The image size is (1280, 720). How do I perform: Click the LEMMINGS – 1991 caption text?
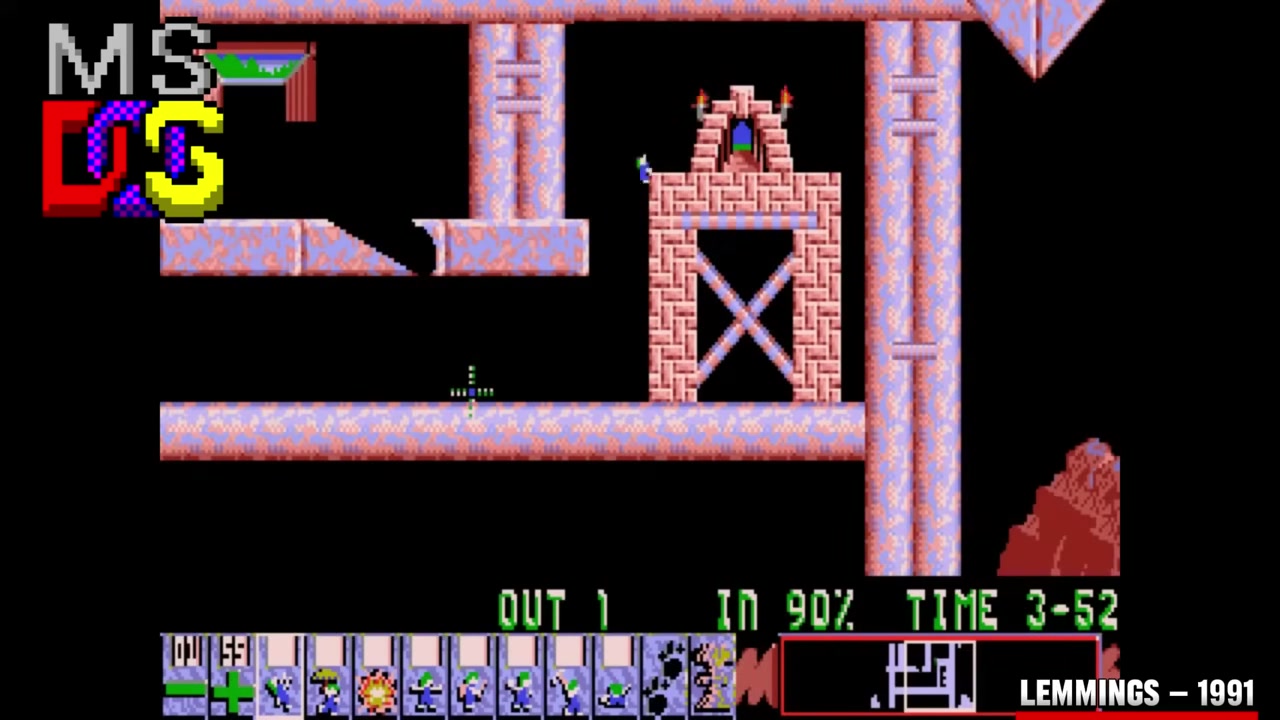(1135, 692)
